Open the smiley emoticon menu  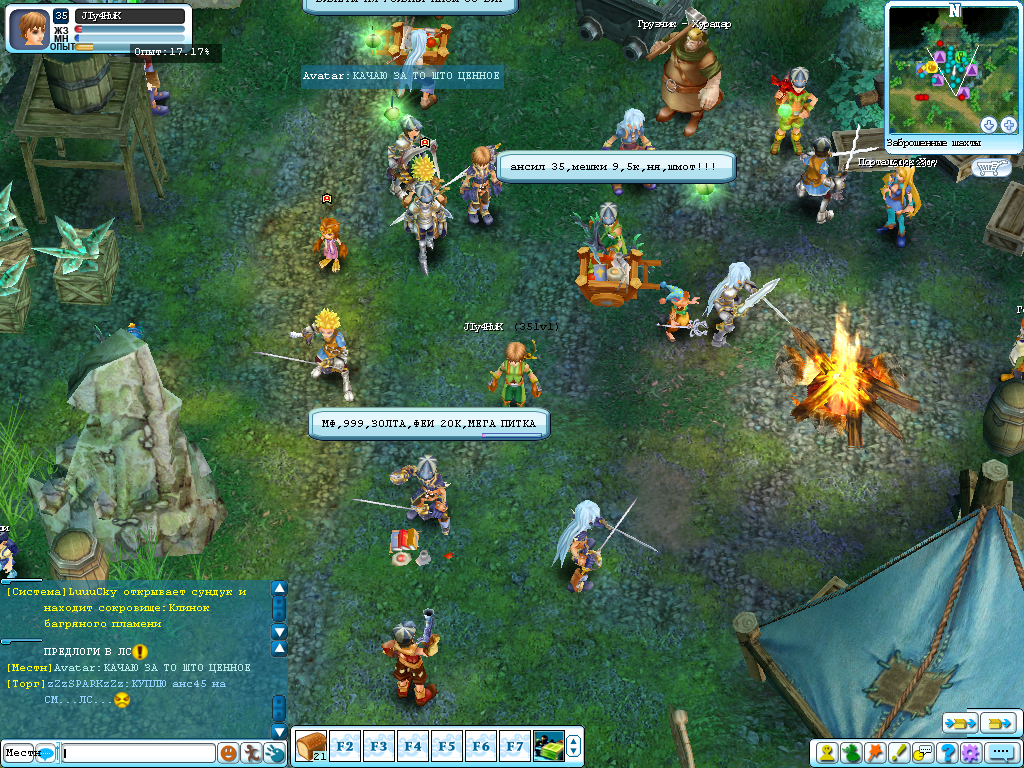point(229,753)
